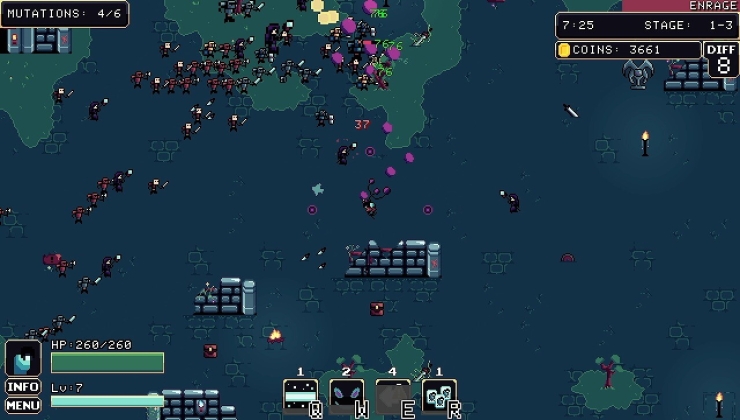Screen dimensions: 740x420
Task: Activate the R skulls ability
Action: point(439,396)
